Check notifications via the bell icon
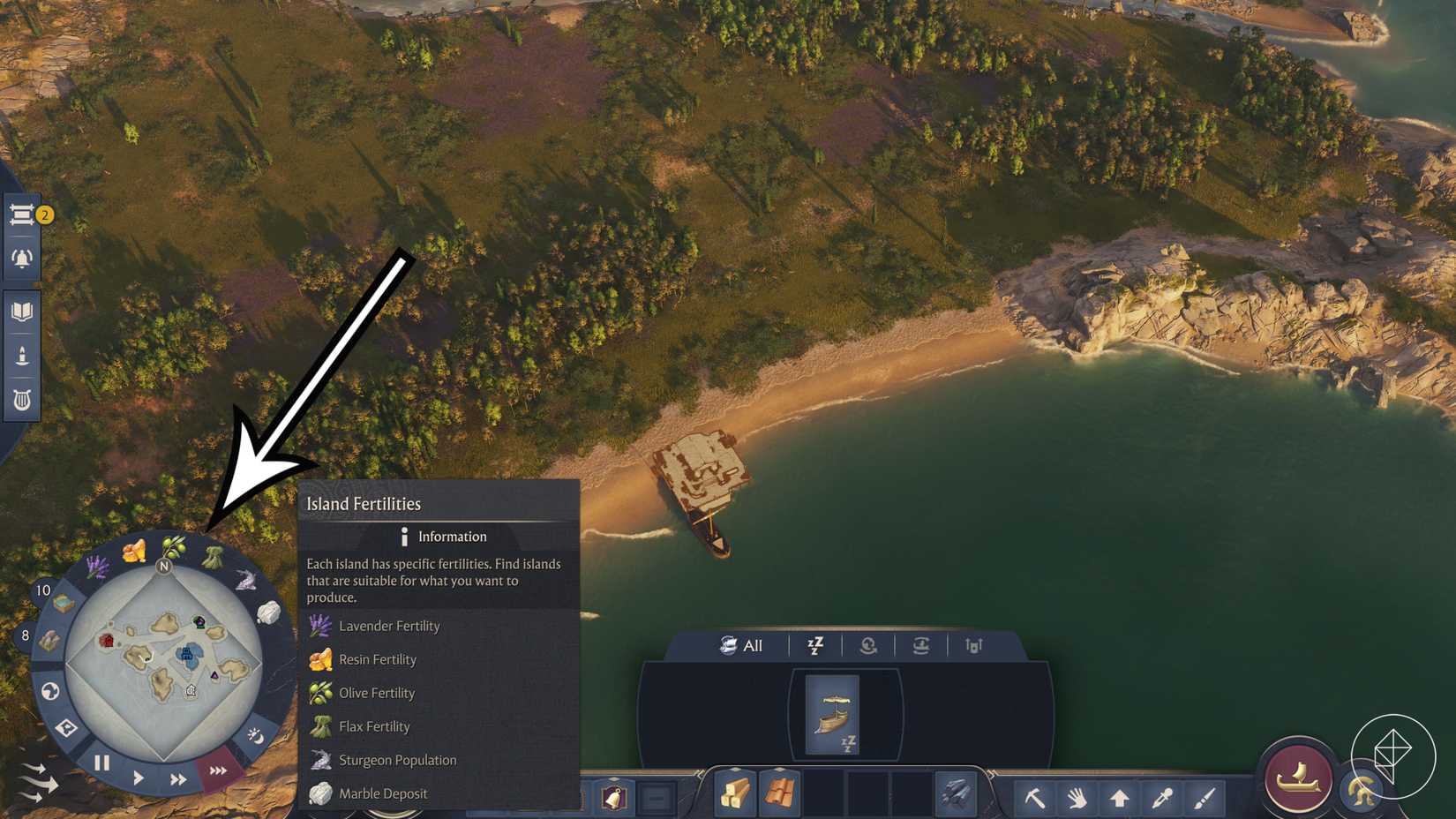Screen dimensions: 1456x819 [22, 258]
